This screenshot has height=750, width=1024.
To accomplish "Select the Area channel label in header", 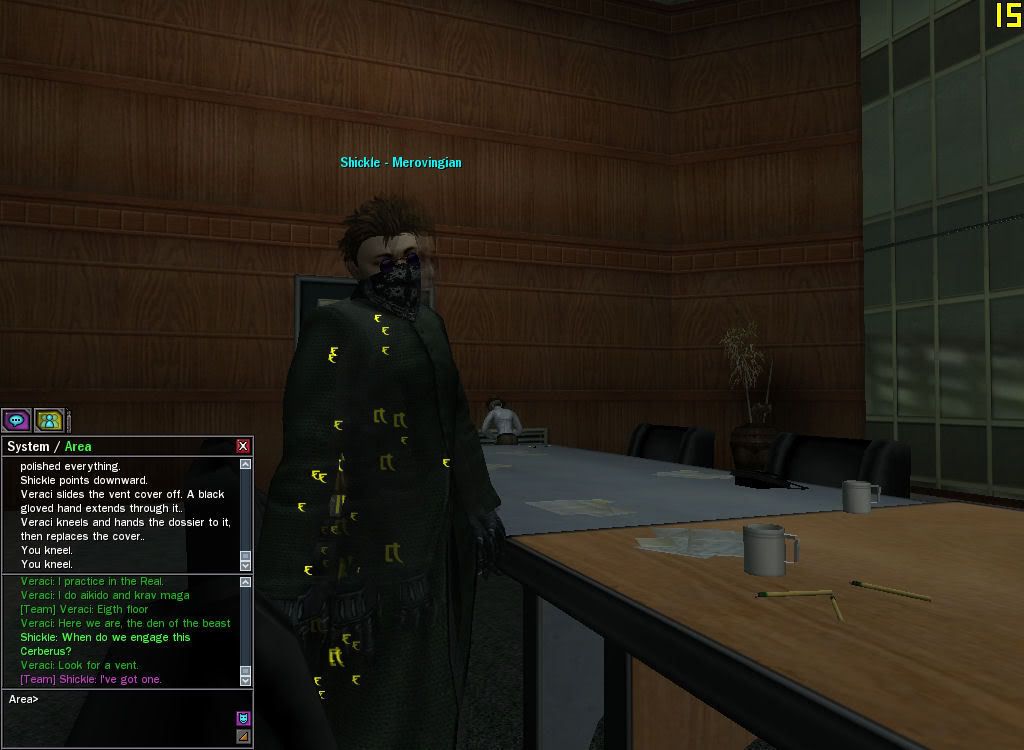I will [78, 447].
